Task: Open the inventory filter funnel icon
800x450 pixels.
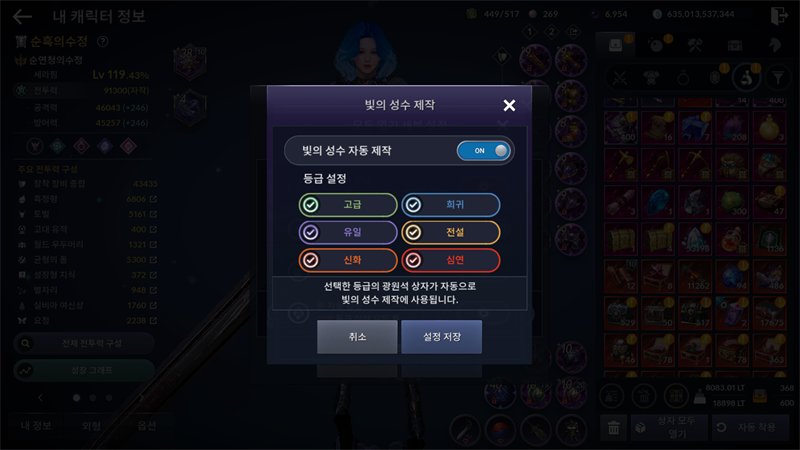Action: click(x=774, y=76)
